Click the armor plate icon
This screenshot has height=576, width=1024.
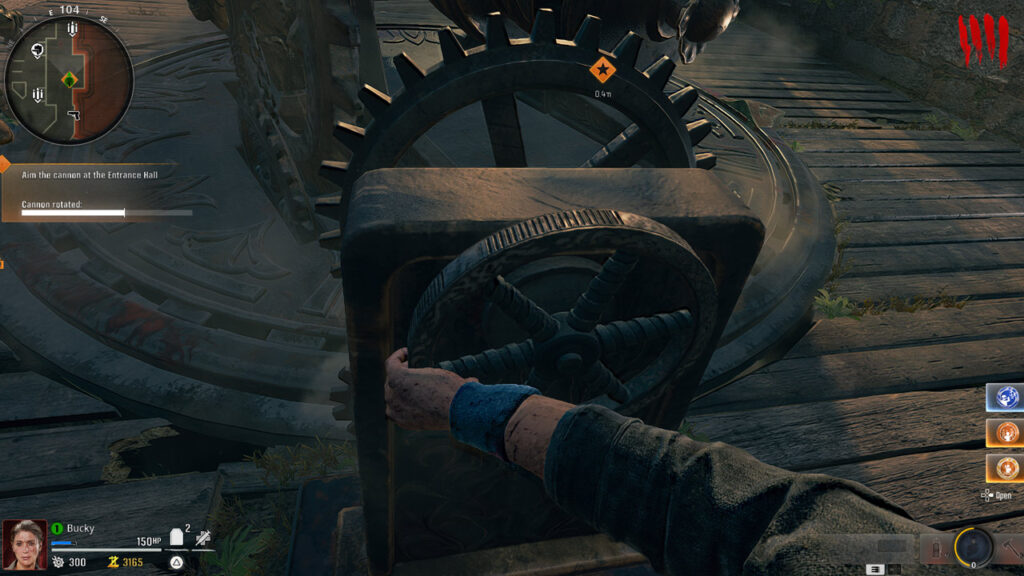coord(177,537)
